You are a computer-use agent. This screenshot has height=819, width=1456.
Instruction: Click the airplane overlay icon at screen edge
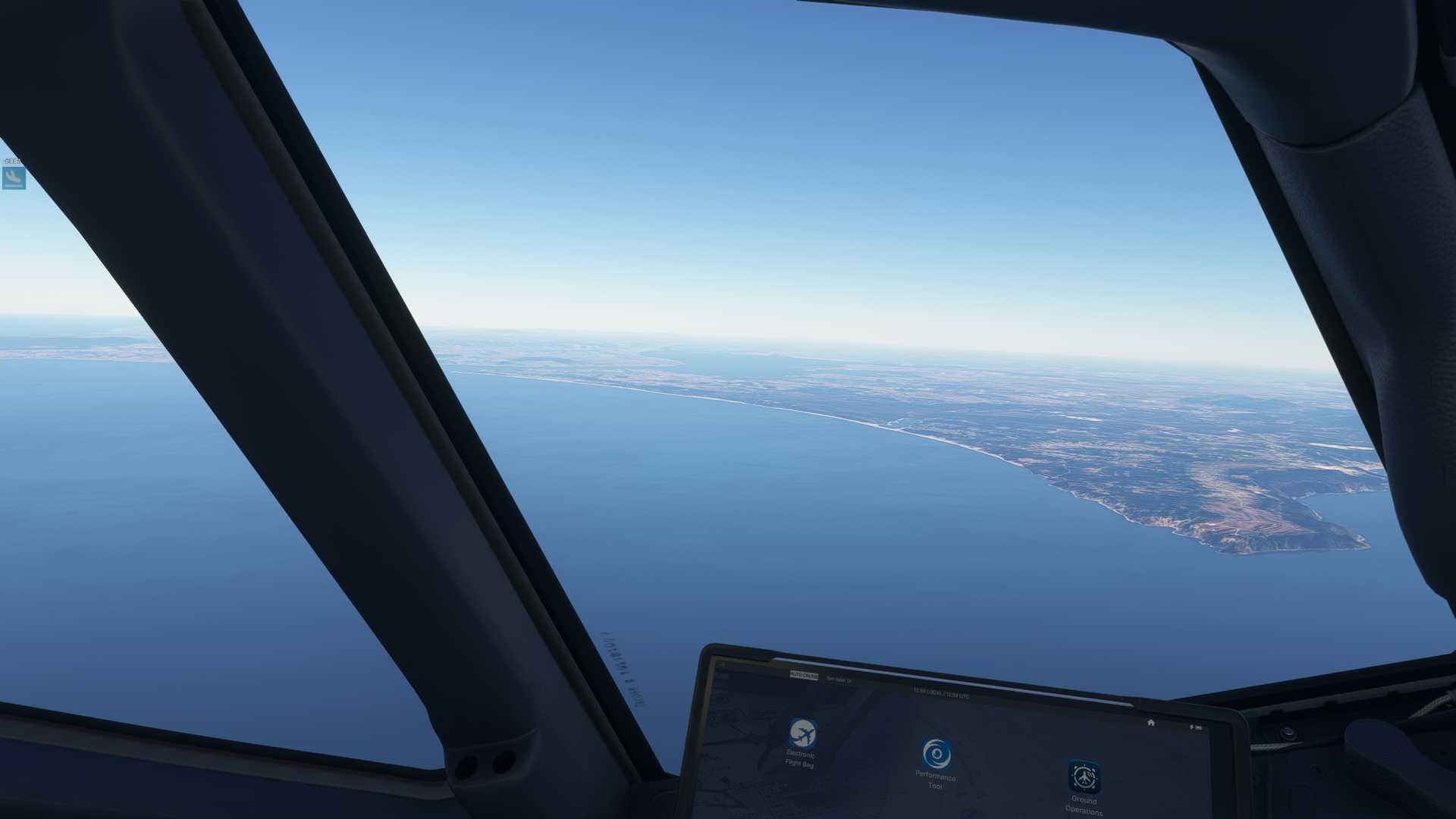pyautogui.click(x=14, y=178)
